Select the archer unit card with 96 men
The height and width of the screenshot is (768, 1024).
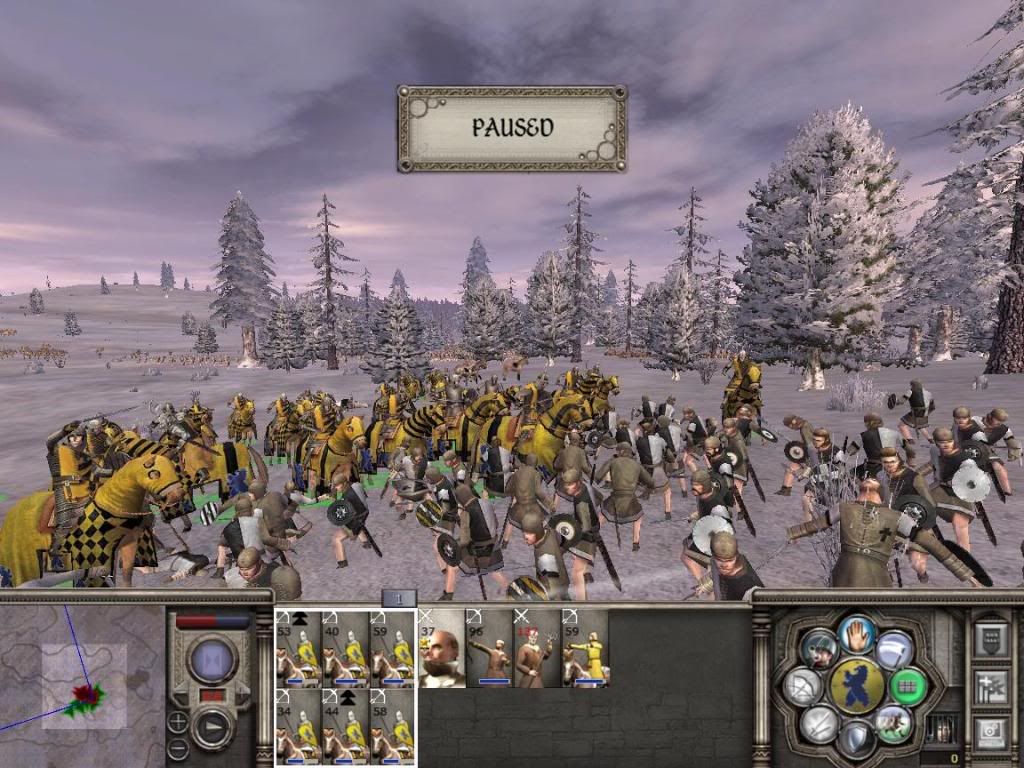[489, 648]
